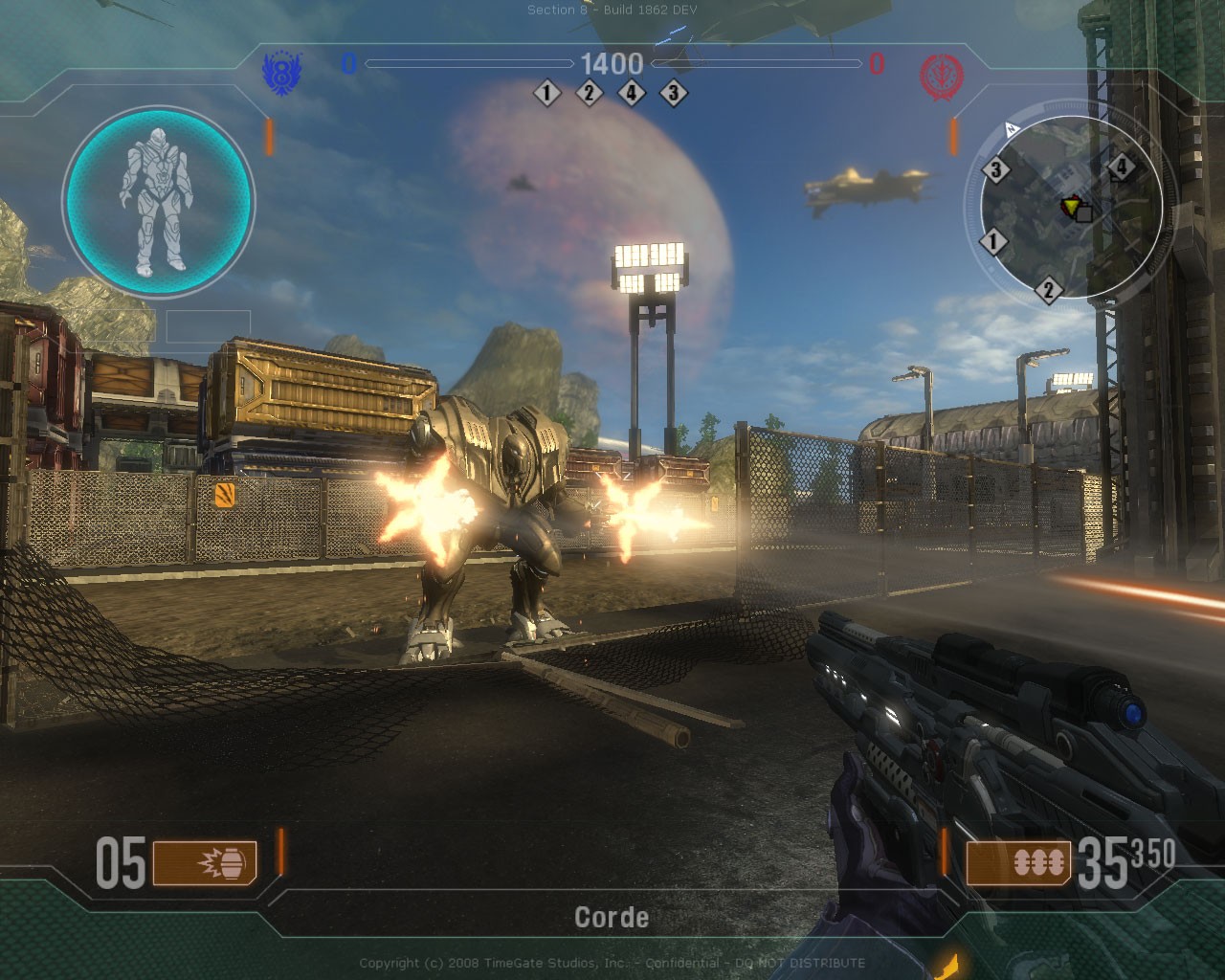Select marker 2 on the minimap
The width and height of the screenshot is (1225, 980).
tap(1048, 289)
